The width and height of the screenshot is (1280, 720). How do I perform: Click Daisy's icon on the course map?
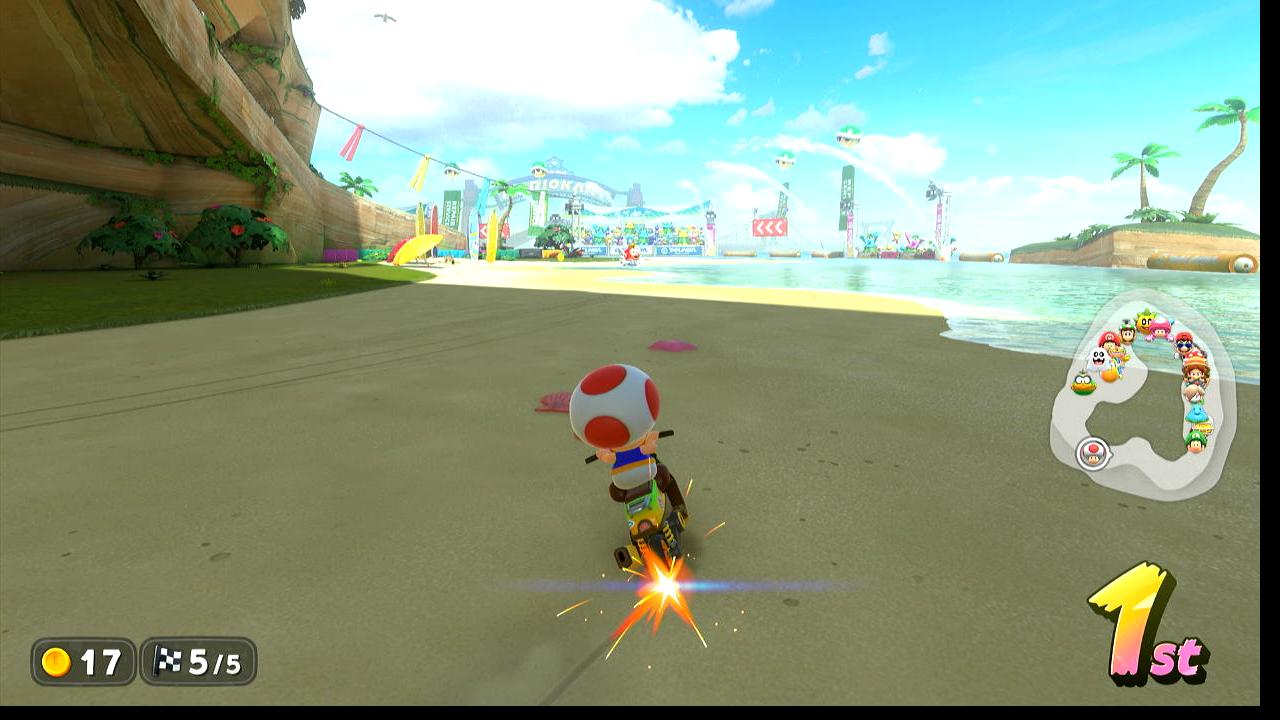pyautogui.click(x=1195, y=371)
